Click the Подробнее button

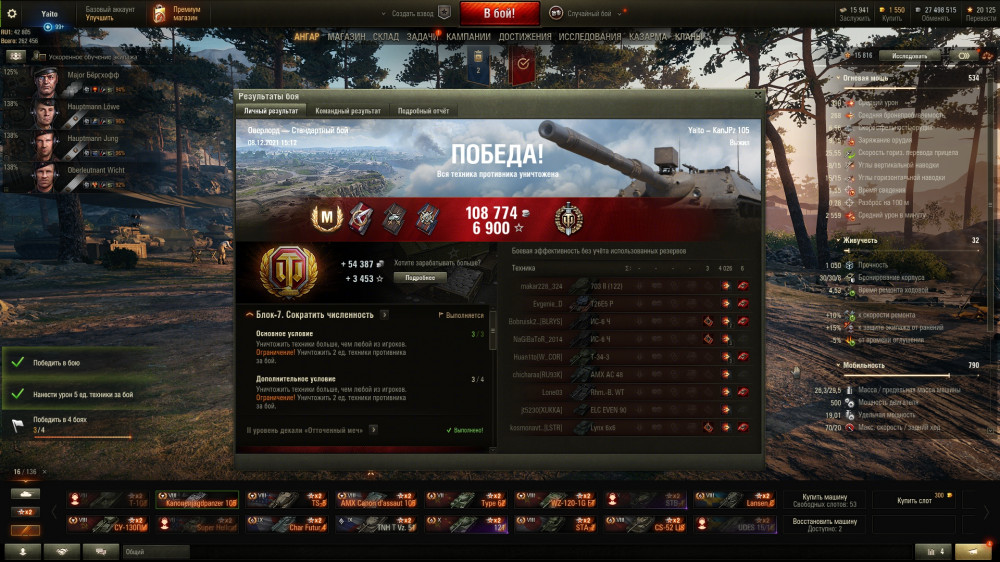coord(420,277)
